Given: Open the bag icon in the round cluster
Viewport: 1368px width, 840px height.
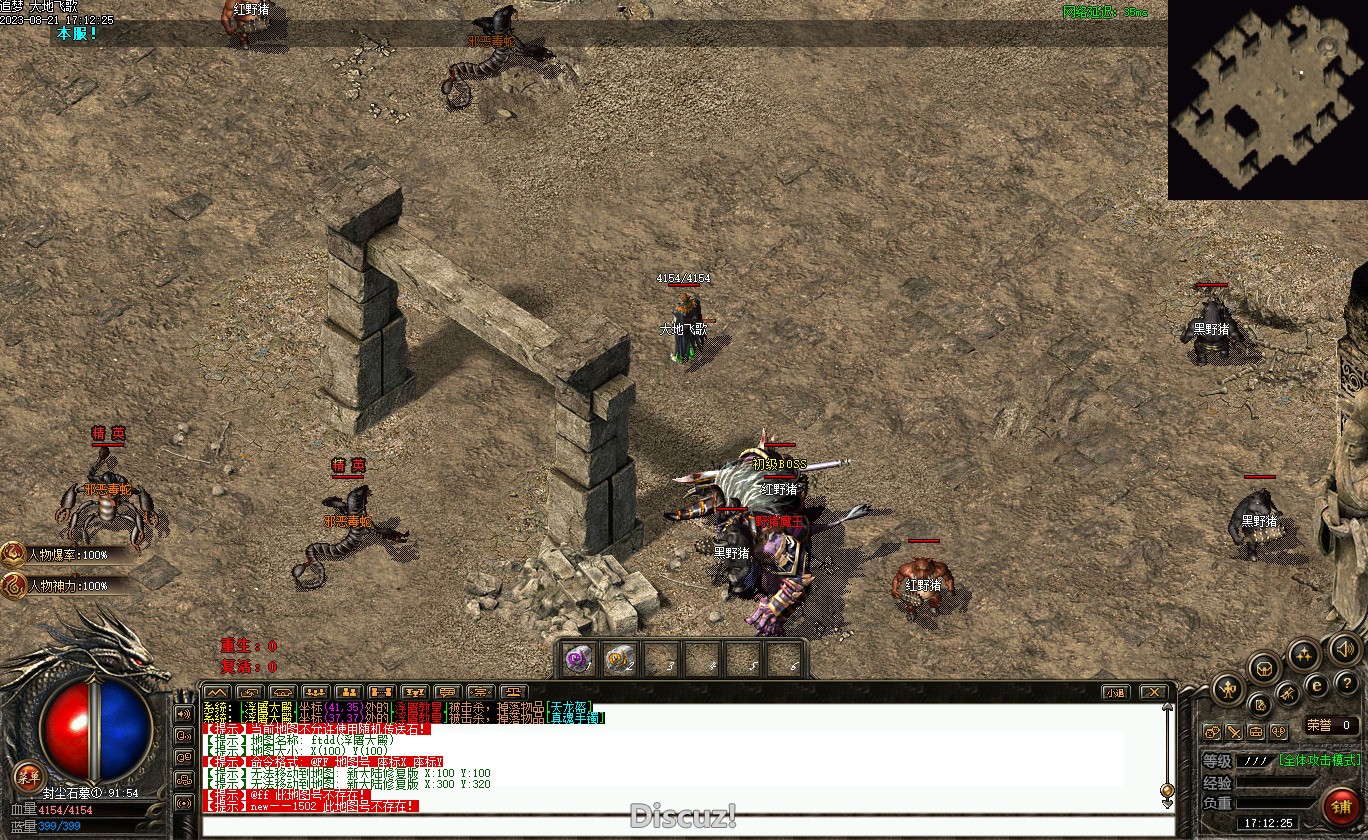Looking at the screenshot, I should (1265, 667).
